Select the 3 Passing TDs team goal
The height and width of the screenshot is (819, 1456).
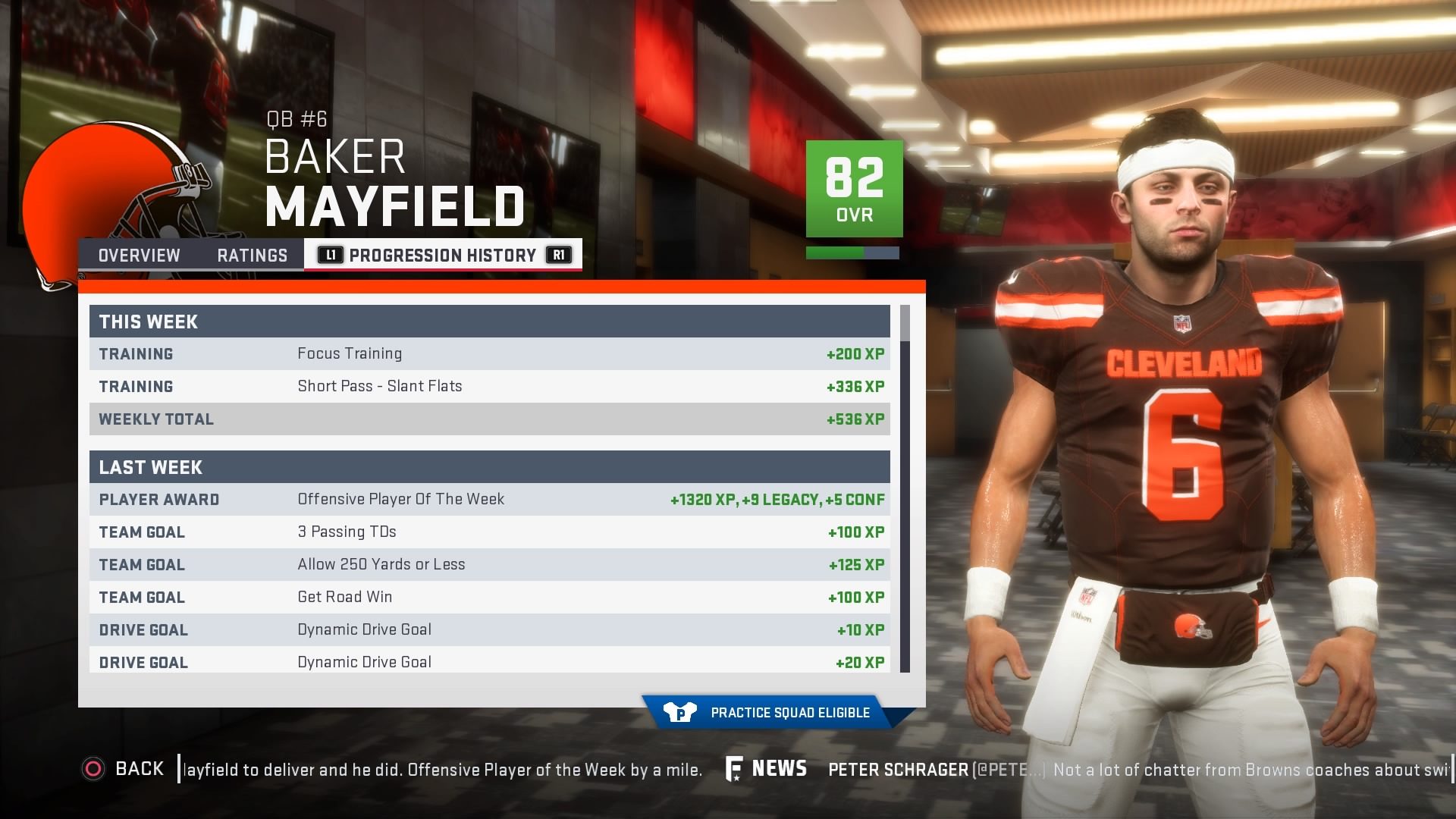click(490, 532)
